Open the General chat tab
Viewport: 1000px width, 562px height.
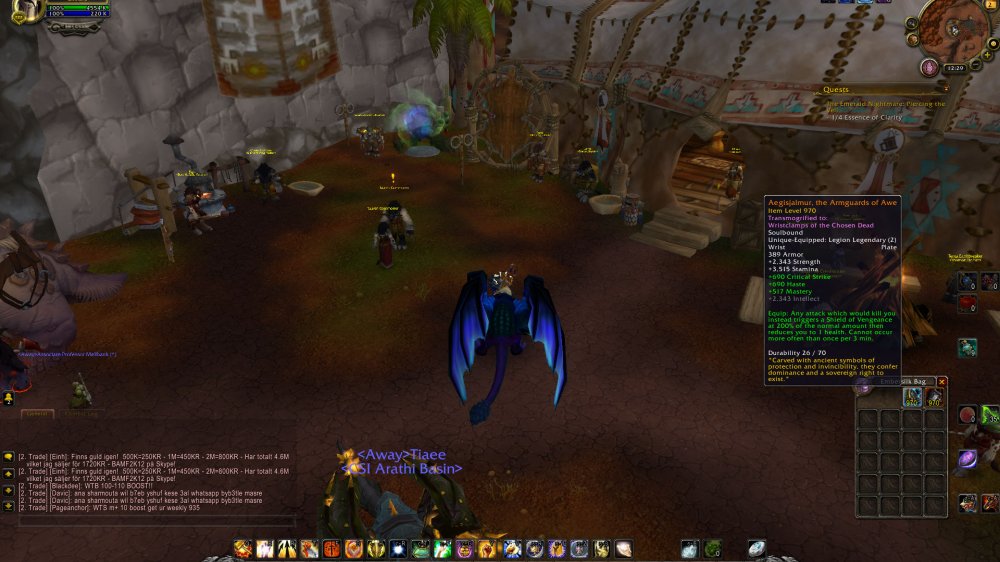[38, 412]
